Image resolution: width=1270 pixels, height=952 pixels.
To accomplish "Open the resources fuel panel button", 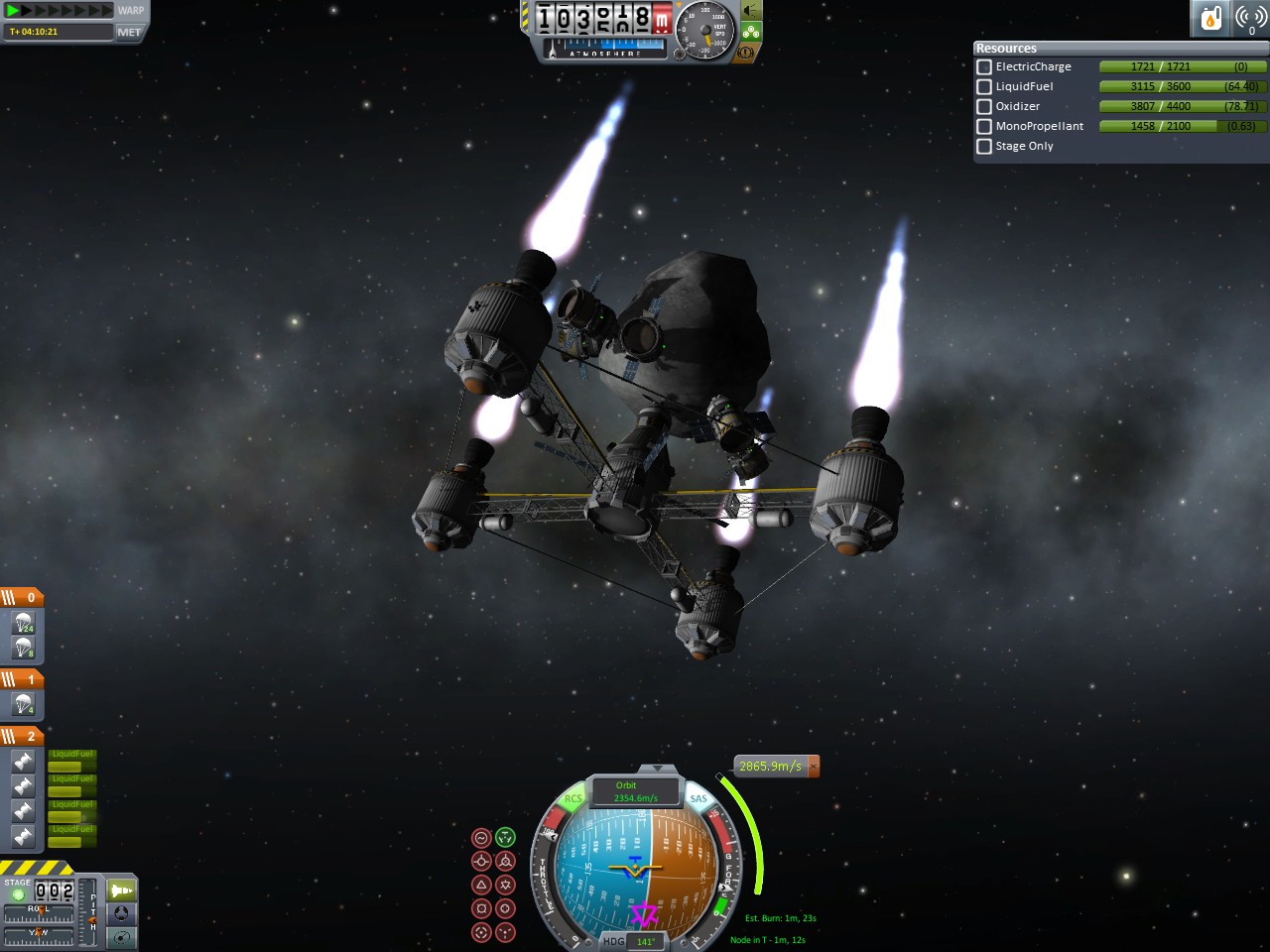I will click(1210, 18).
